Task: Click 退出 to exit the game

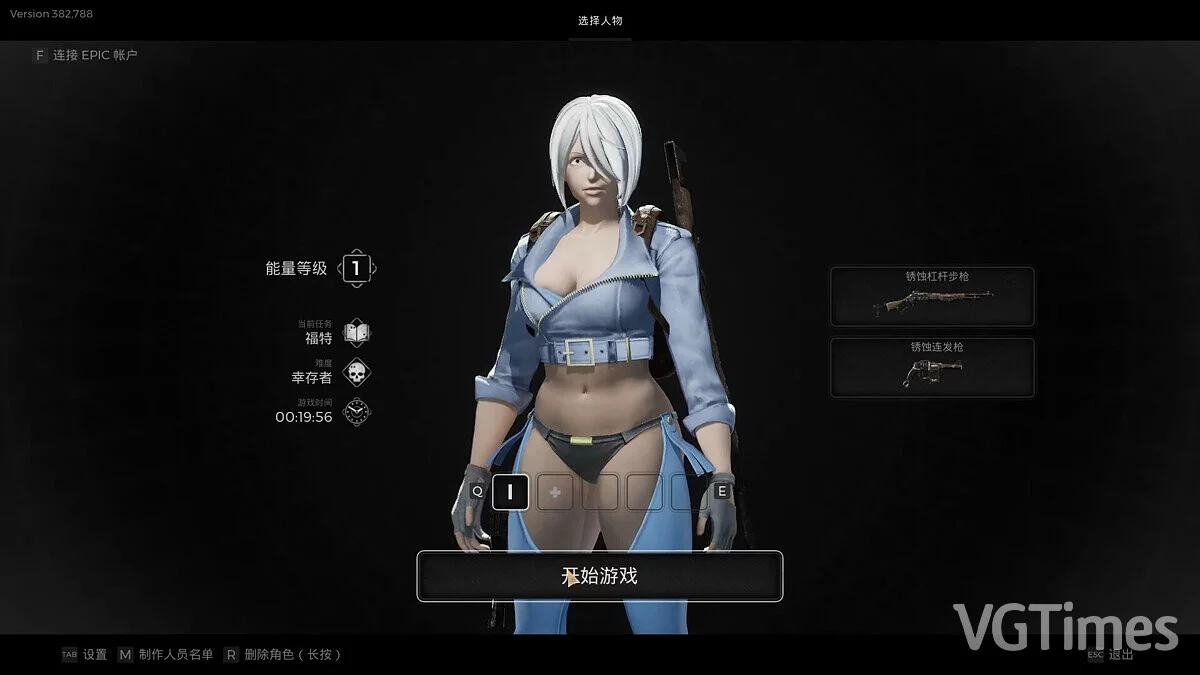Action: (1121, 655)
